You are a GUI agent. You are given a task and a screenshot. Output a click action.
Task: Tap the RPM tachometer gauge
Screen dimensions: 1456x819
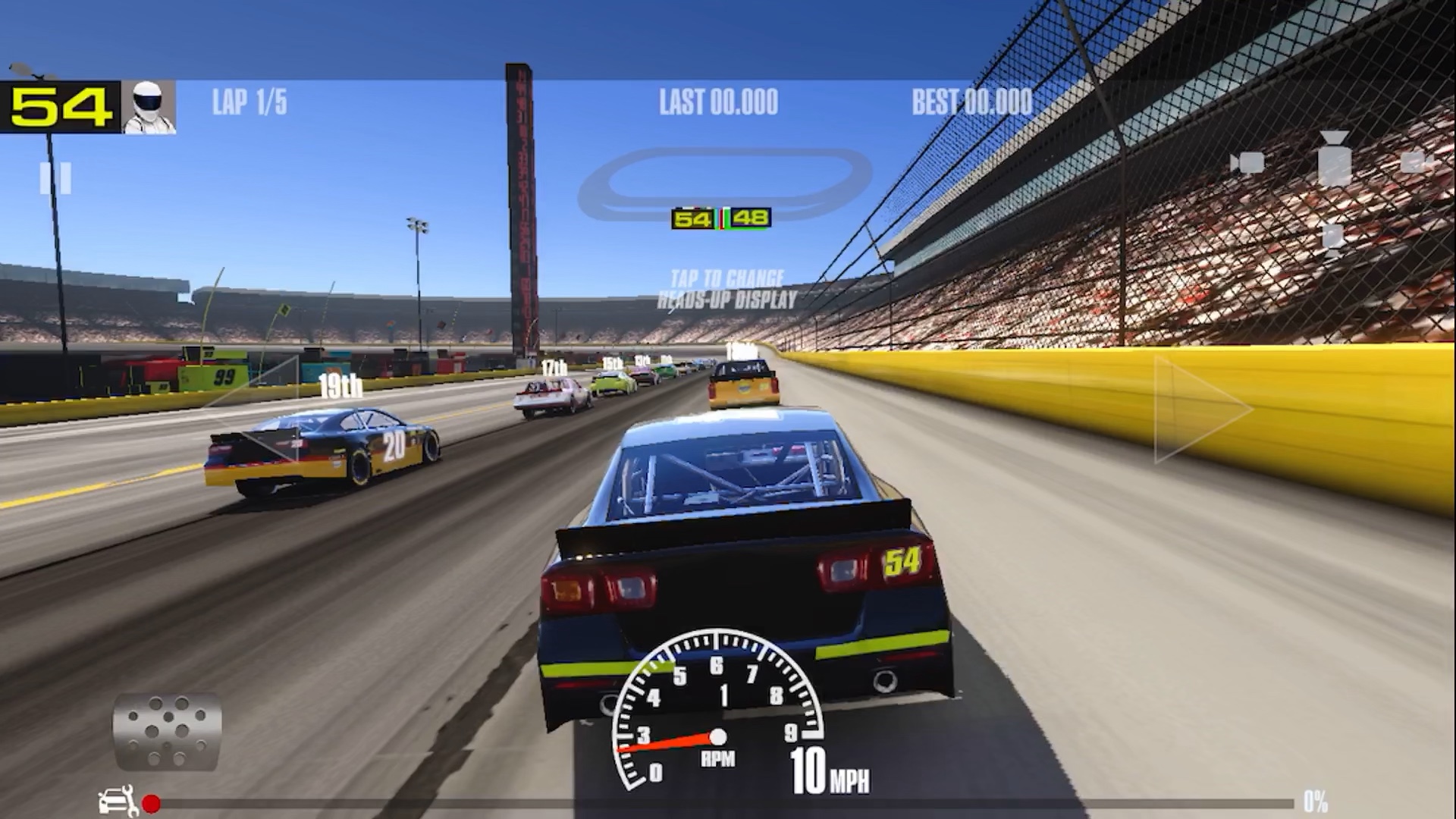pos(717,713)
